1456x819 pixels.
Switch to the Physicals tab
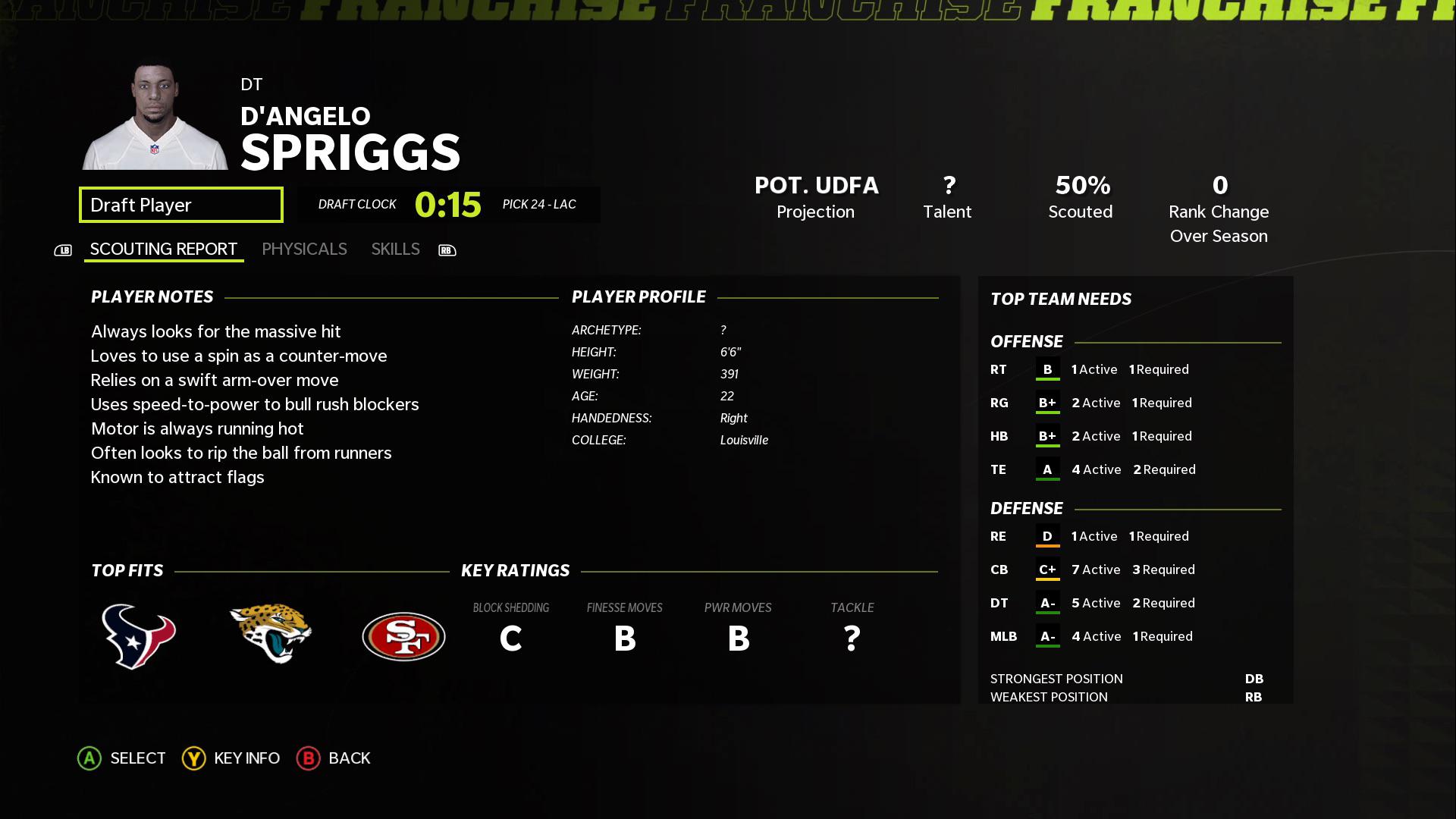pyautogui.click(x=304, y=249)
